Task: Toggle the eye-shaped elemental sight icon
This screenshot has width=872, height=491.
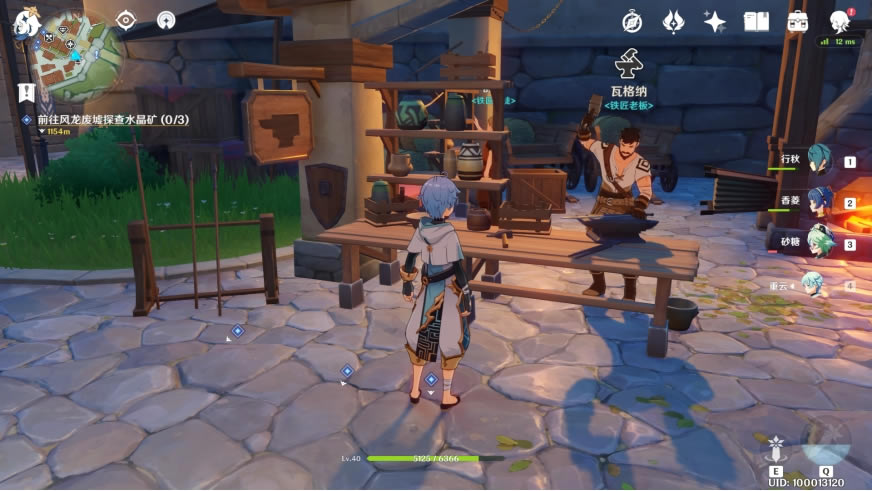Action: coord(125,20)
